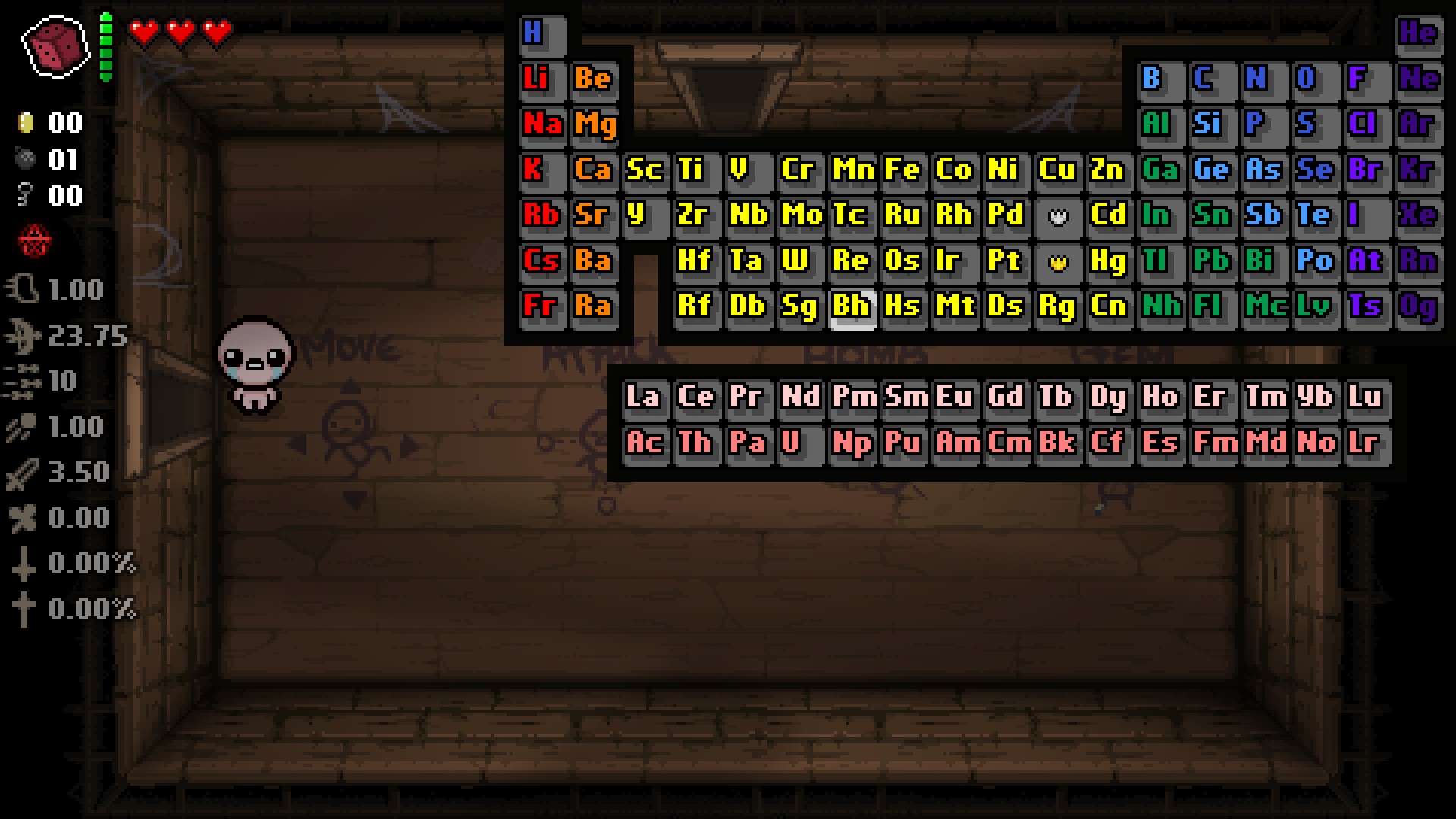The width and height of the screenshot is (1456, 819).
Task: Select the Gallium (Ga) tile
Action: (1159, 171)
